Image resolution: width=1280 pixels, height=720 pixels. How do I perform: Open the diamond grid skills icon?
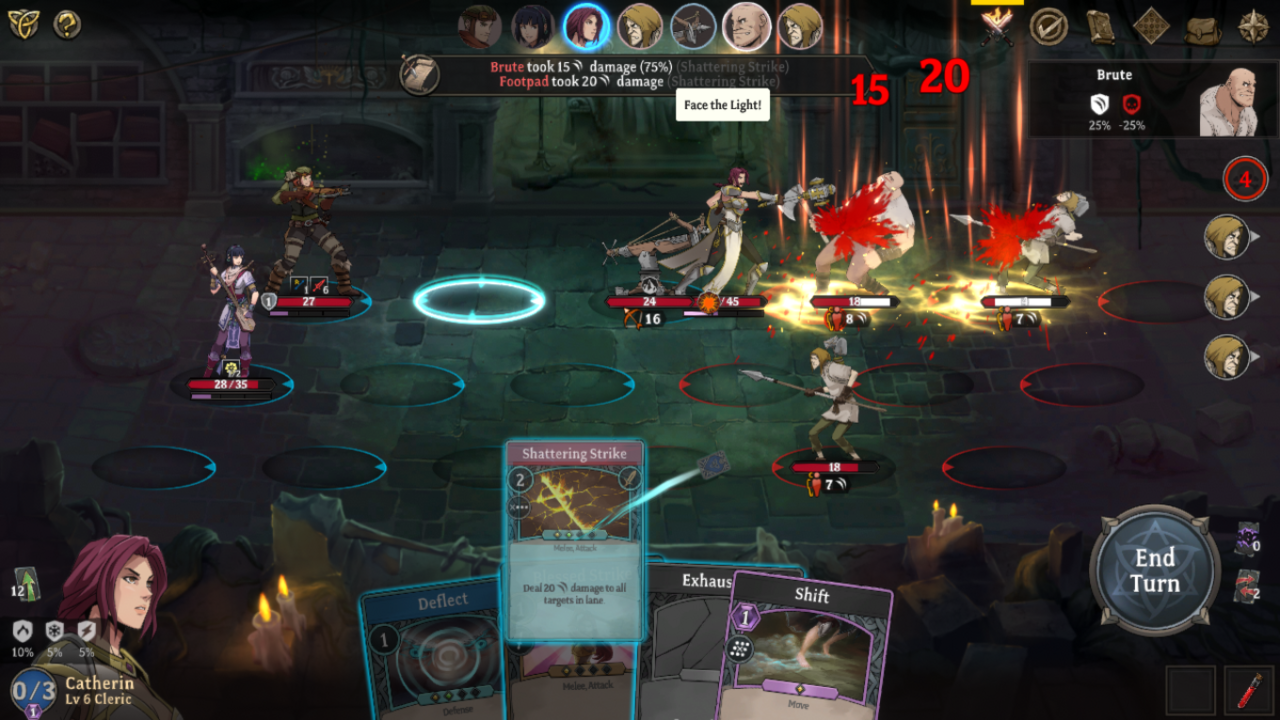[x=1152, y=27]
